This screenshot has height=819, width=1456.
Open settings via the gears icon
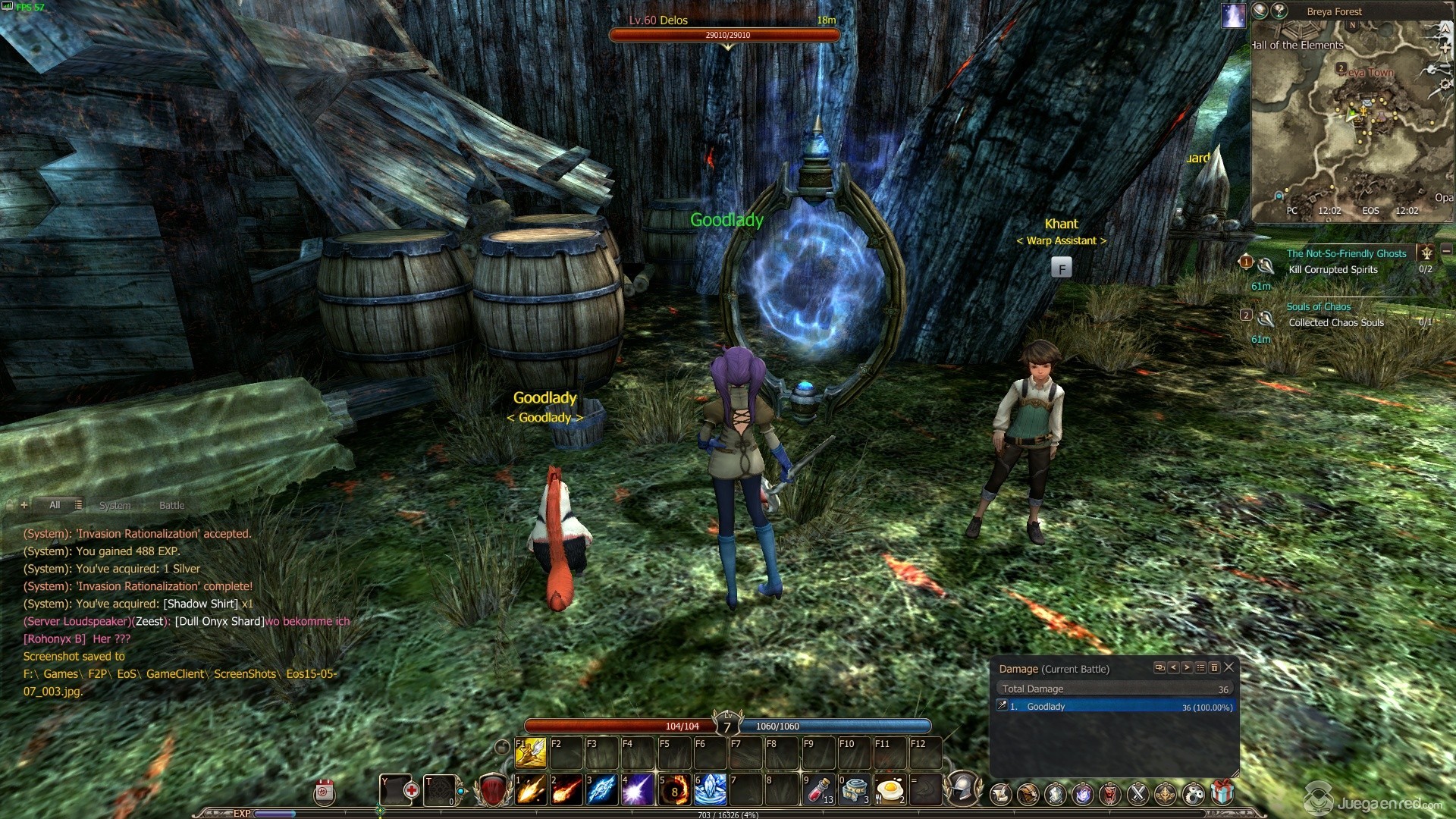[x=1193, y=793]
